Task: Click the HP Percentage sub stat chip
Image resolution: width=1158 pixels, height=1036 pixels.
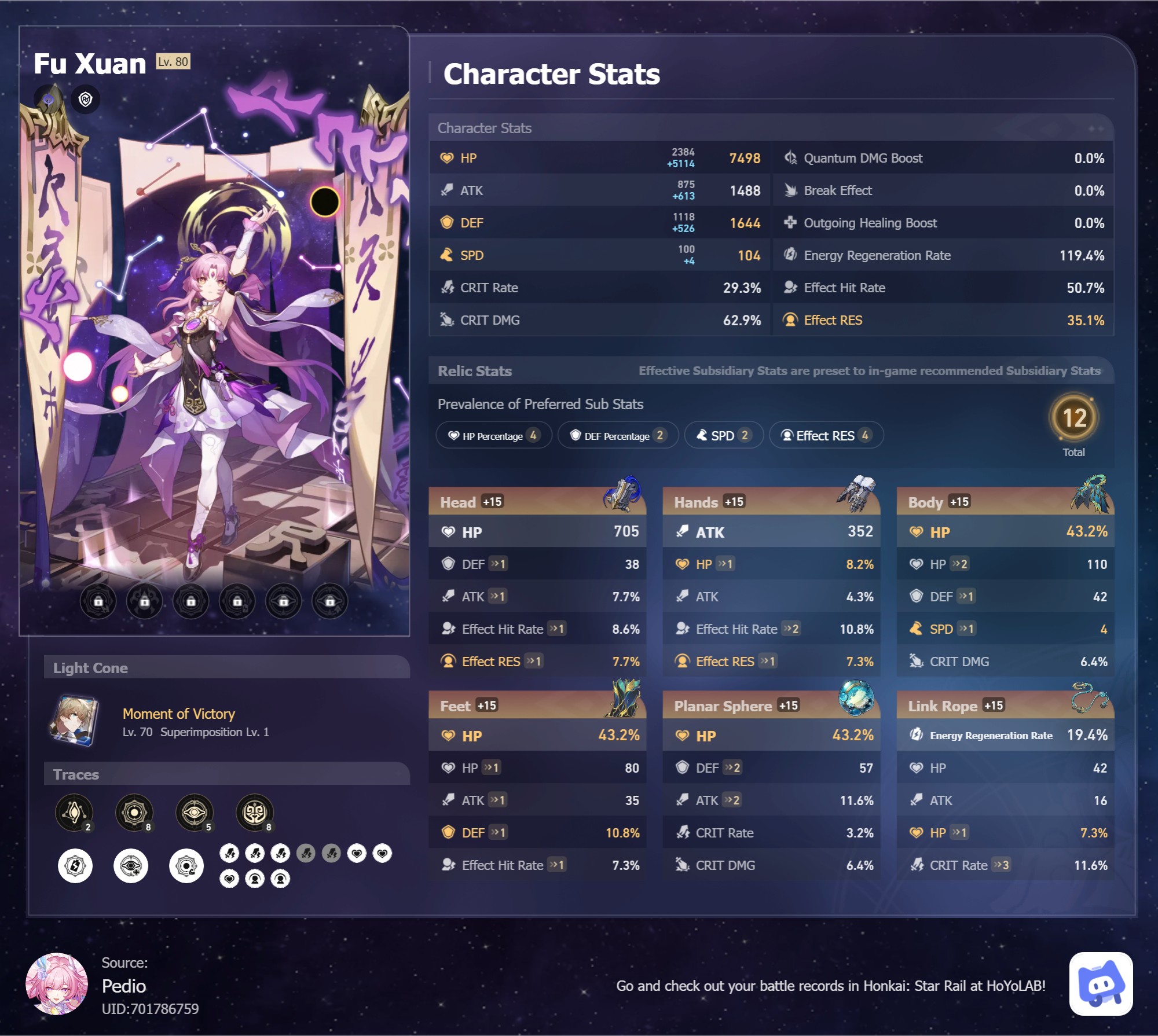Action: click(x=493, y=435)
